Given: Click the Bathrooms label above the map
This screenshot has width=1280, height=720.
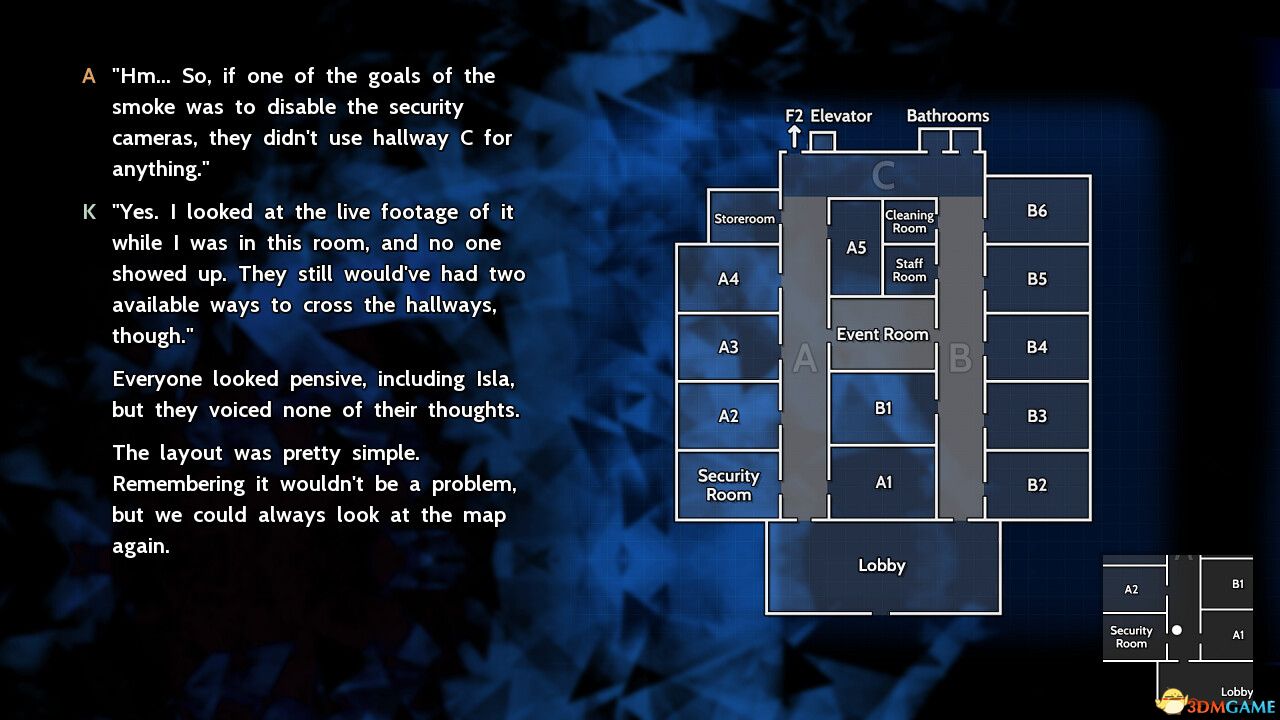Looking at the screenshot, I should click(x=947, y=115).
